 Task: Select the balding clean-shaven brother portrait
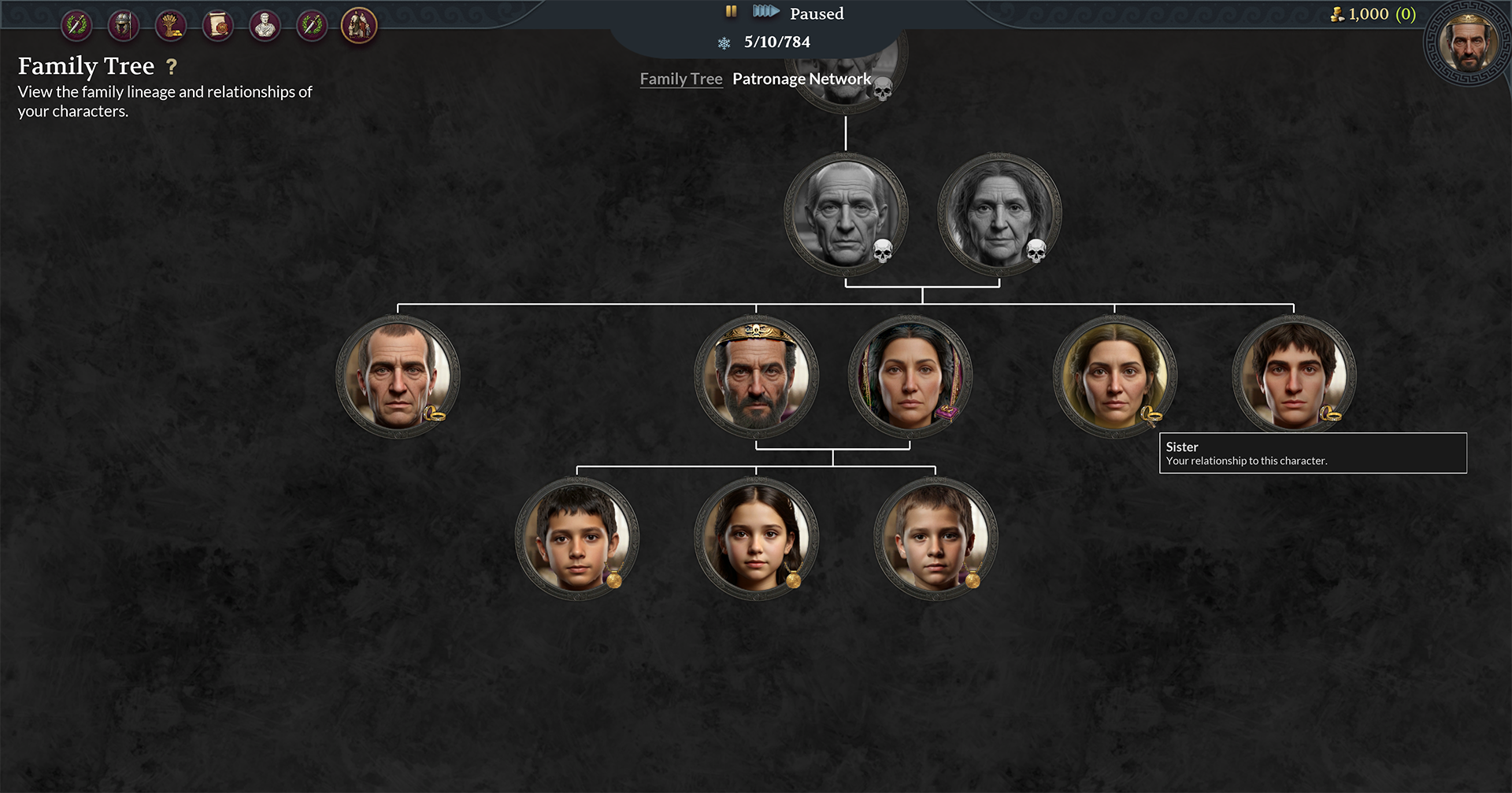(x=398, y=376)
